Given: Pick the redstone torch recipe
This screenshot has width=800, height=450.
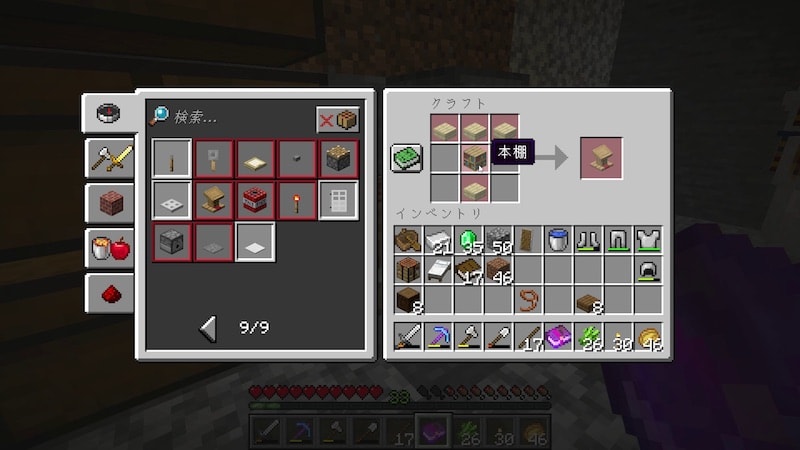Looking at the screenshot, I should (295, 200).
